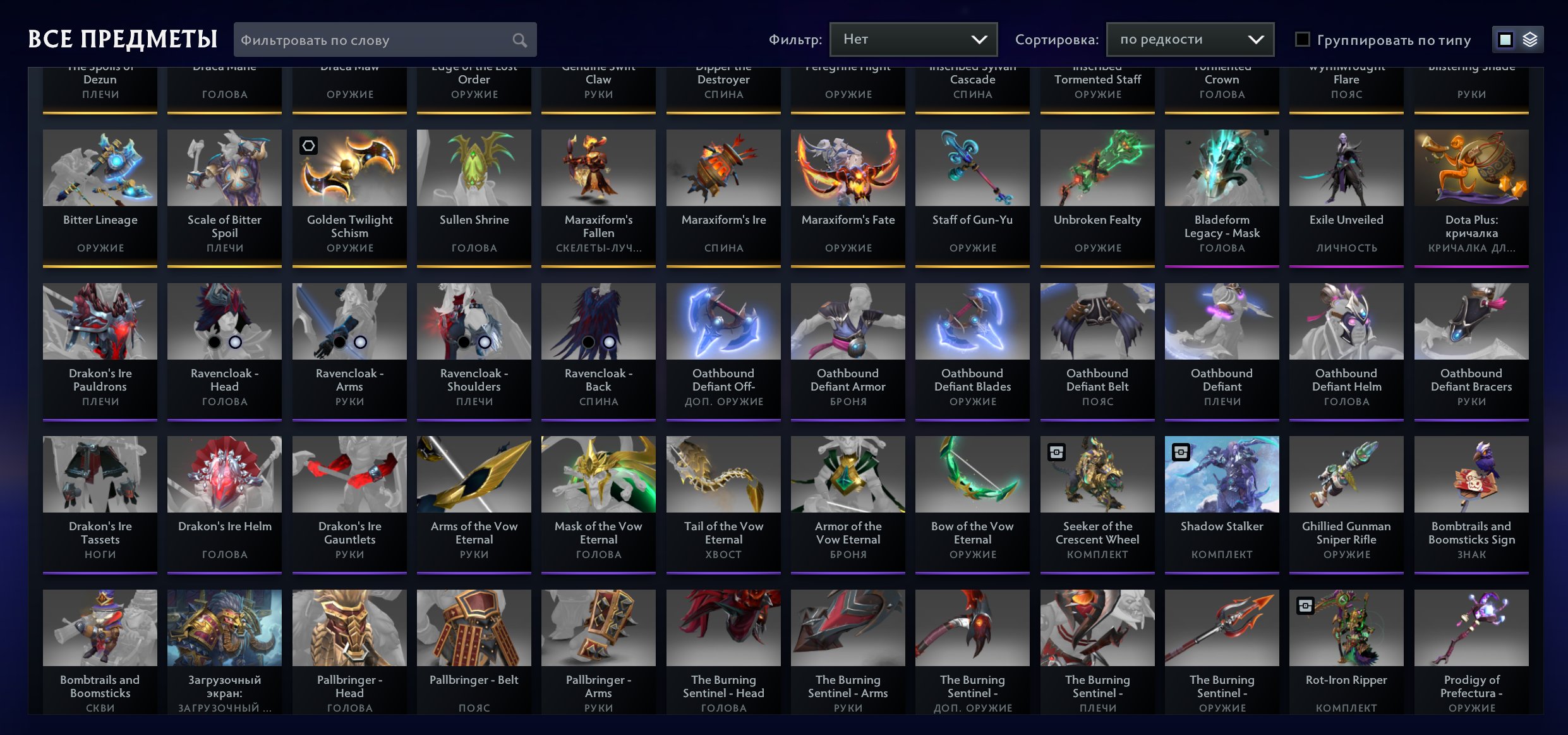Viewport: 1568px width, 735px height.
Task: Switch to the single-item grid view icon
Action: pos(1505,40)
